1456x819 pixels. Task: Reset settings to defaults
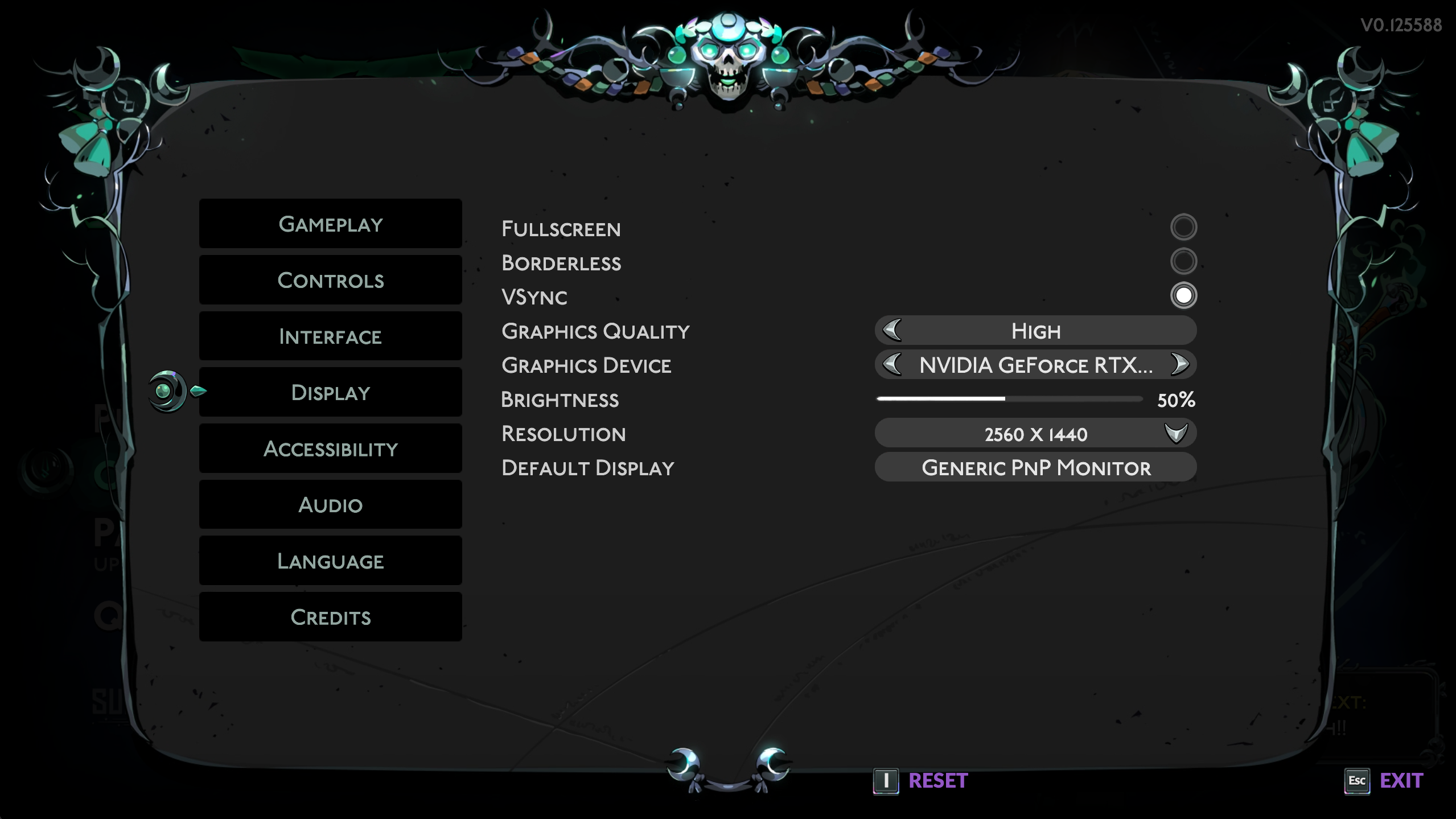937,780
